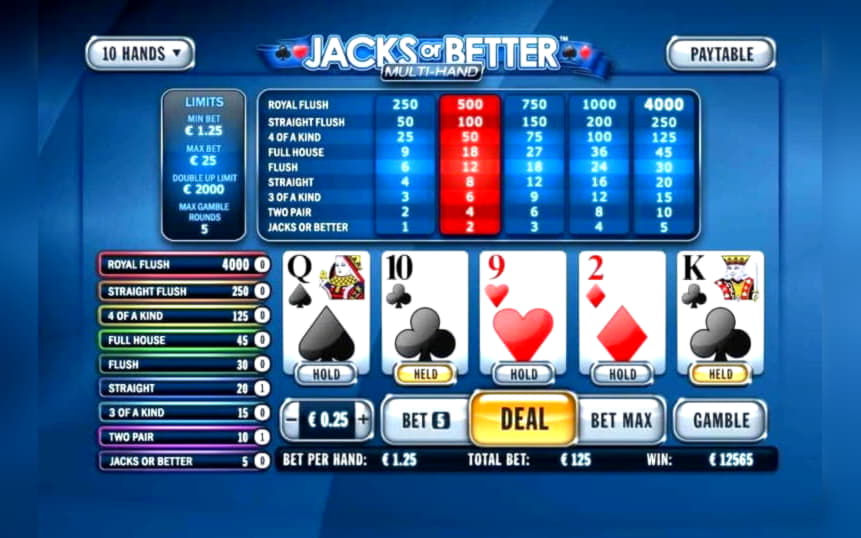Open the Paytable
This screenshot has width=861, height=538.
pyautogui.click(x=720, y=53)
